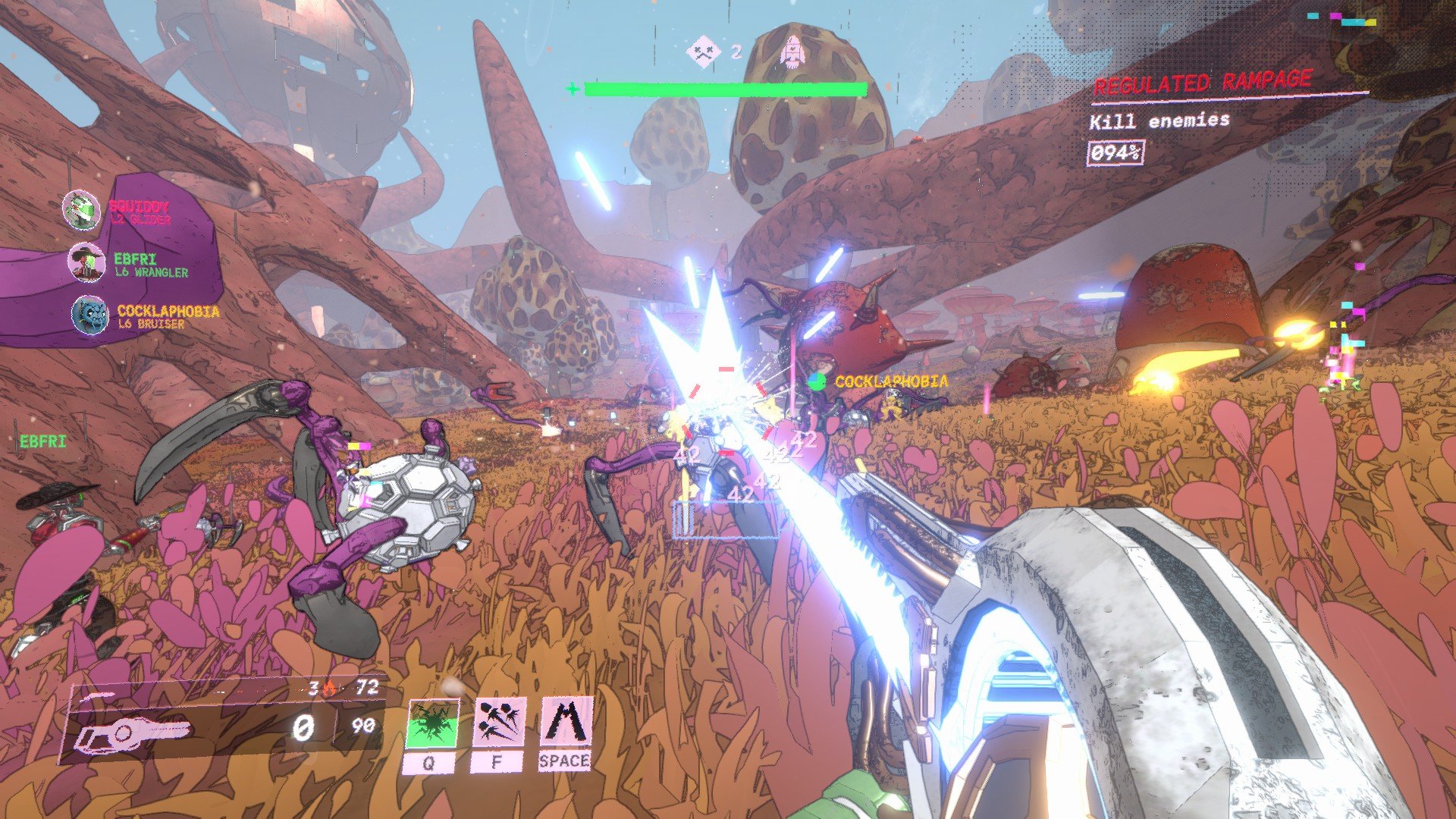This screenshot has width=1456, height=819.
Task: Select the pink rocket icon at top
Action: 791,51
